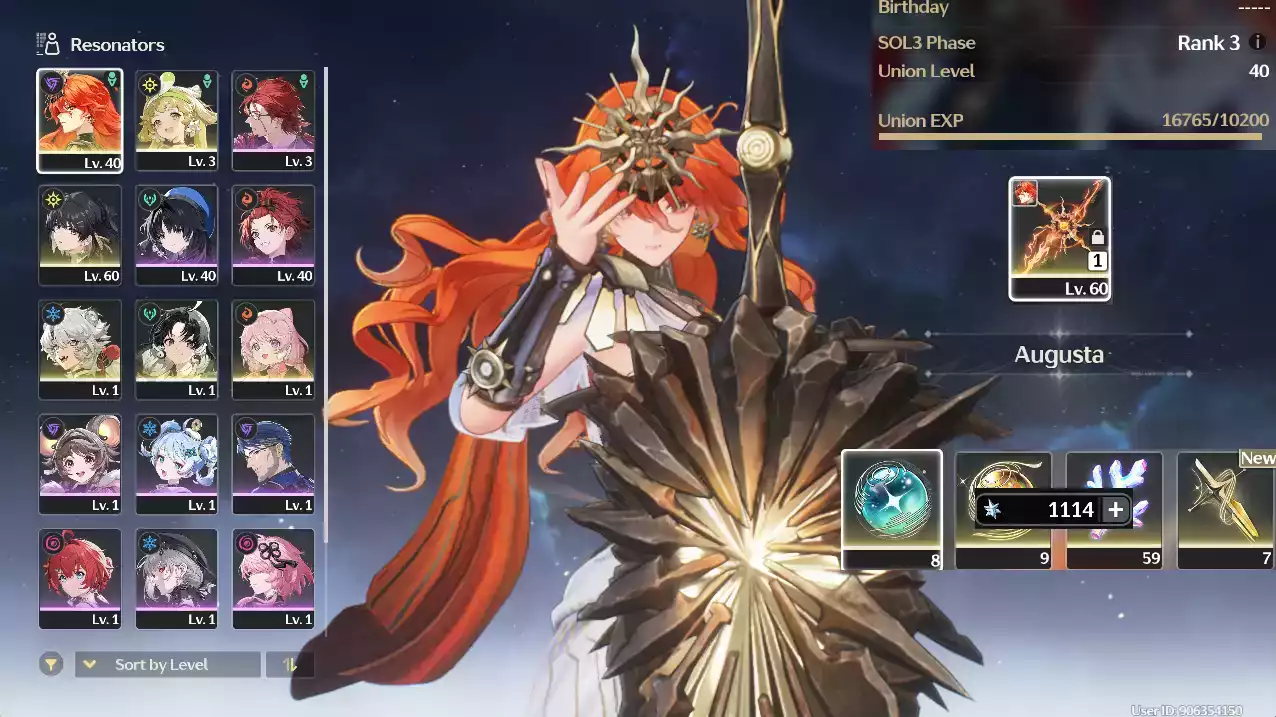This screenshot has height=717, width=1276.
Task: Select the resonator wearing a blue beret
Action: pos(176,234)
